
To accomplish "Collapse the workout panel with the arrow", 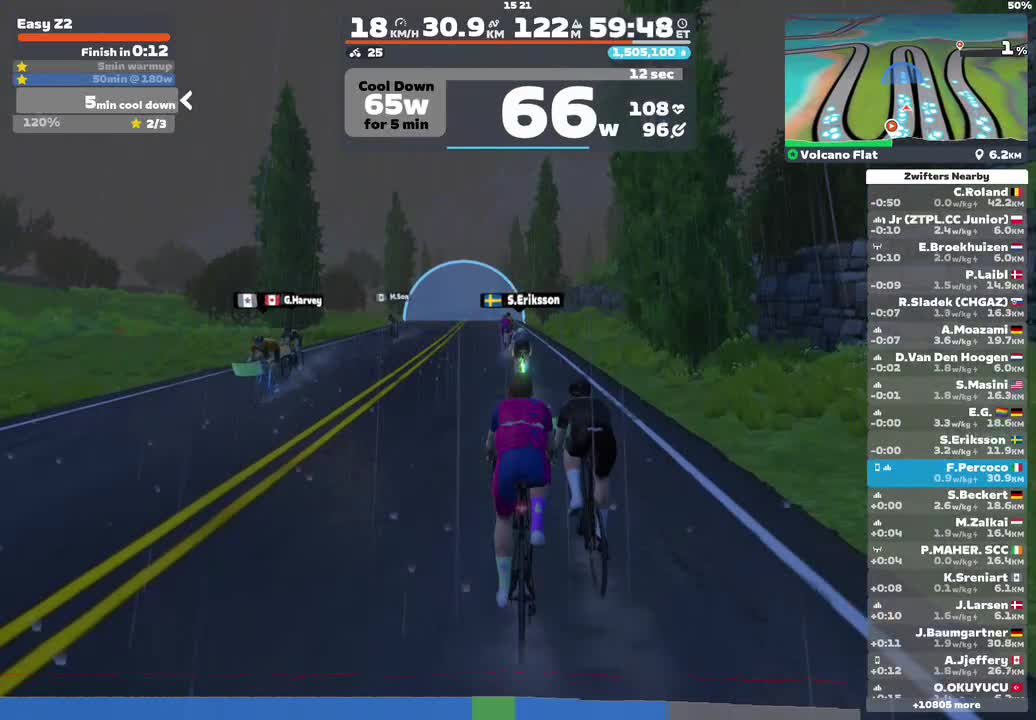I will 186,100.
